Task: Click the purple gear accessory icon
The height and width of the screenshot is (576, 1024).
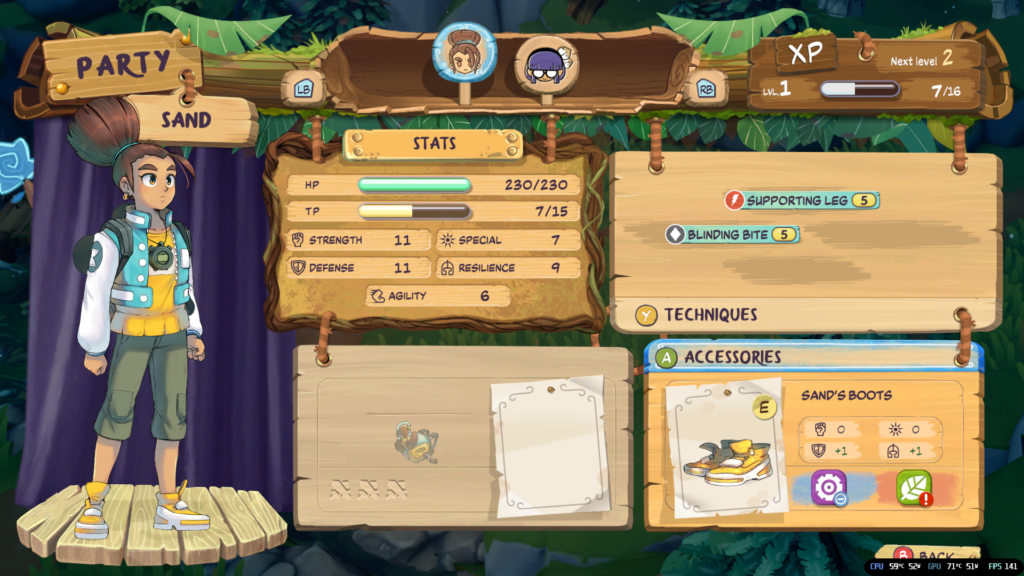Action: tap(829, 487)
